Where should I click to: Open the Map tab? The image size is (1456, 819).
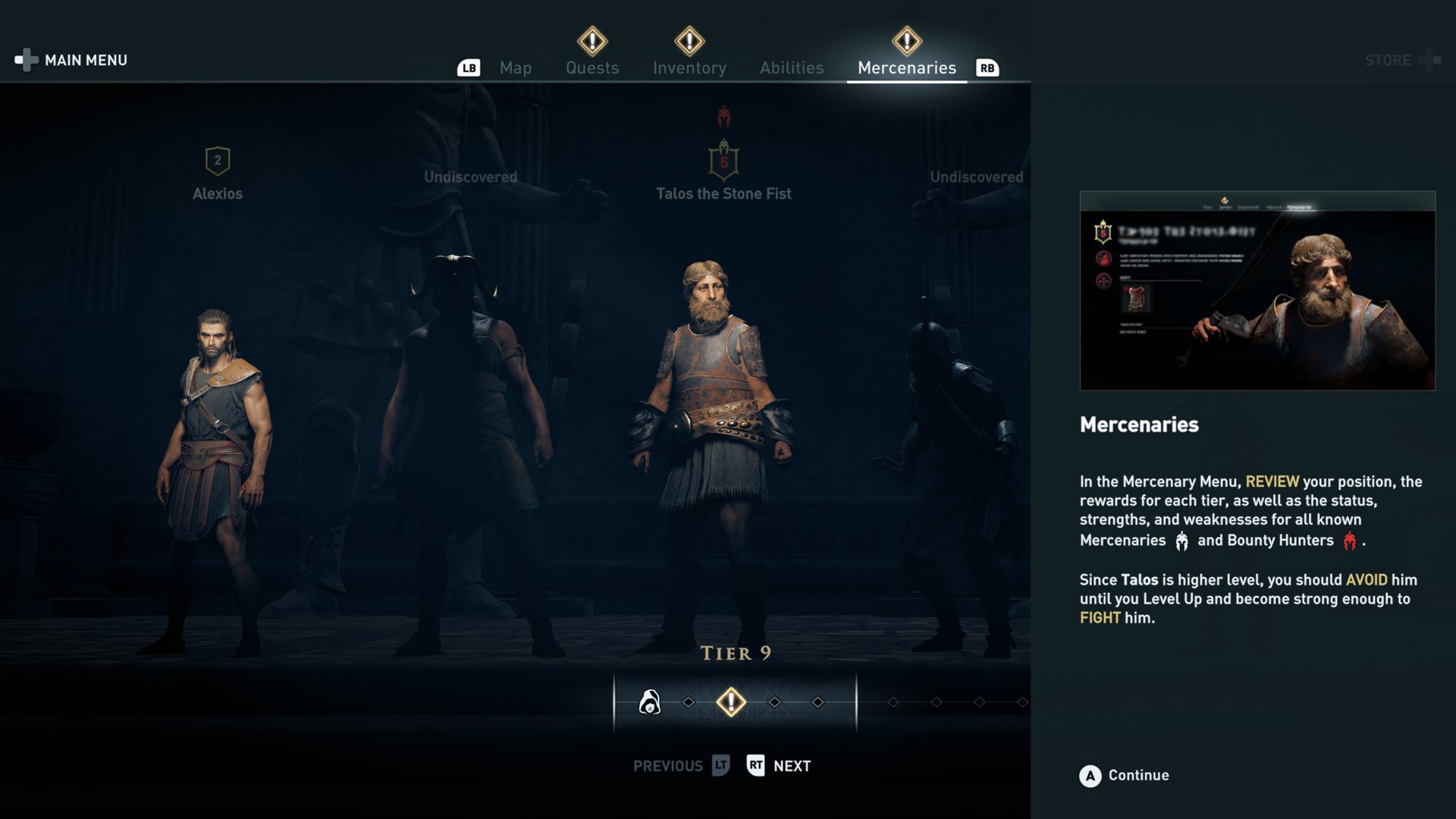[515, 68]
